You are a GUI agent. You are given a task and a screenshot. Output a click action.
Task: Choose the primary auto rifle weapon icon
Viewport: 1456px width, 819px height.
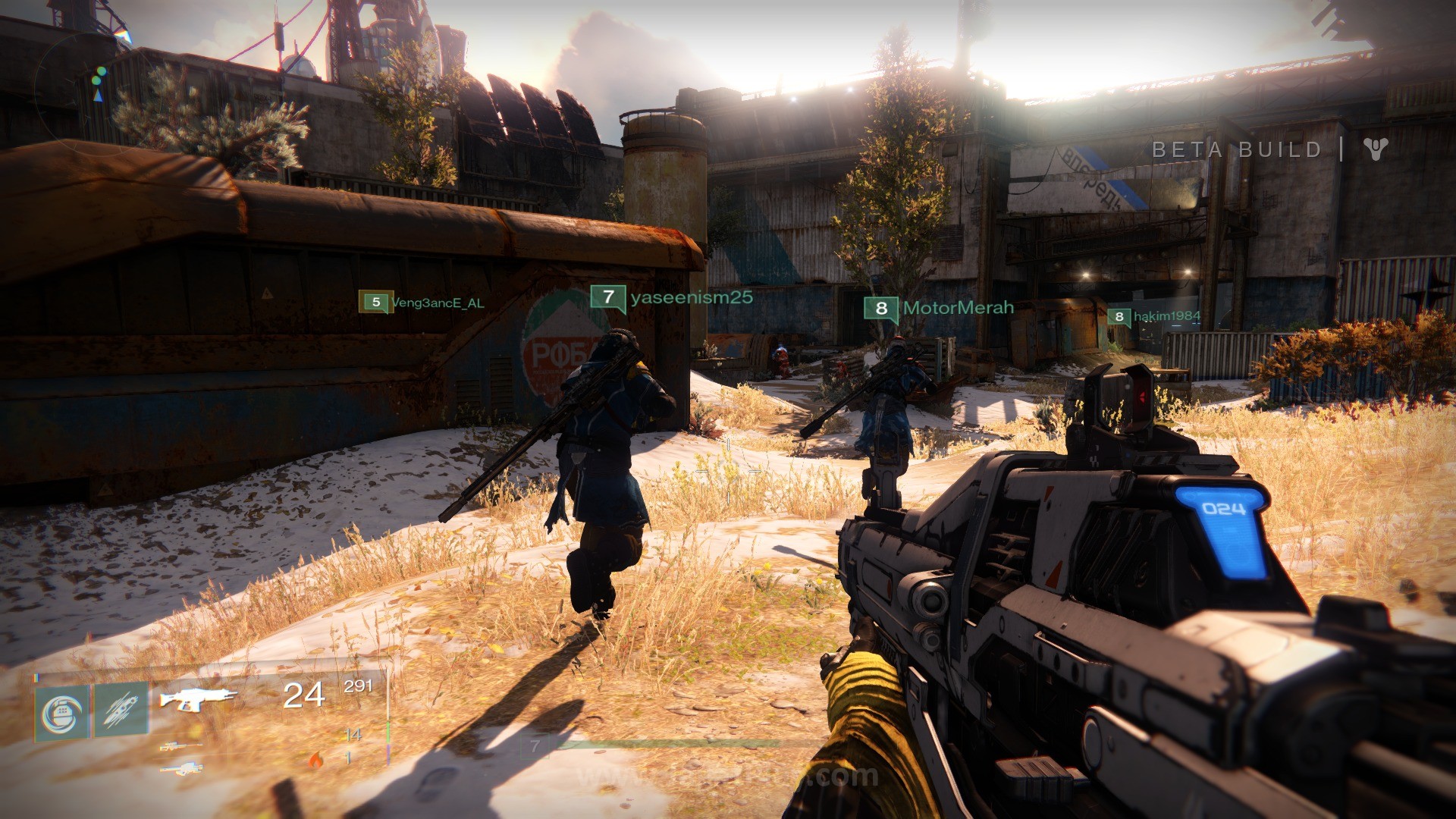click(197, 698)
